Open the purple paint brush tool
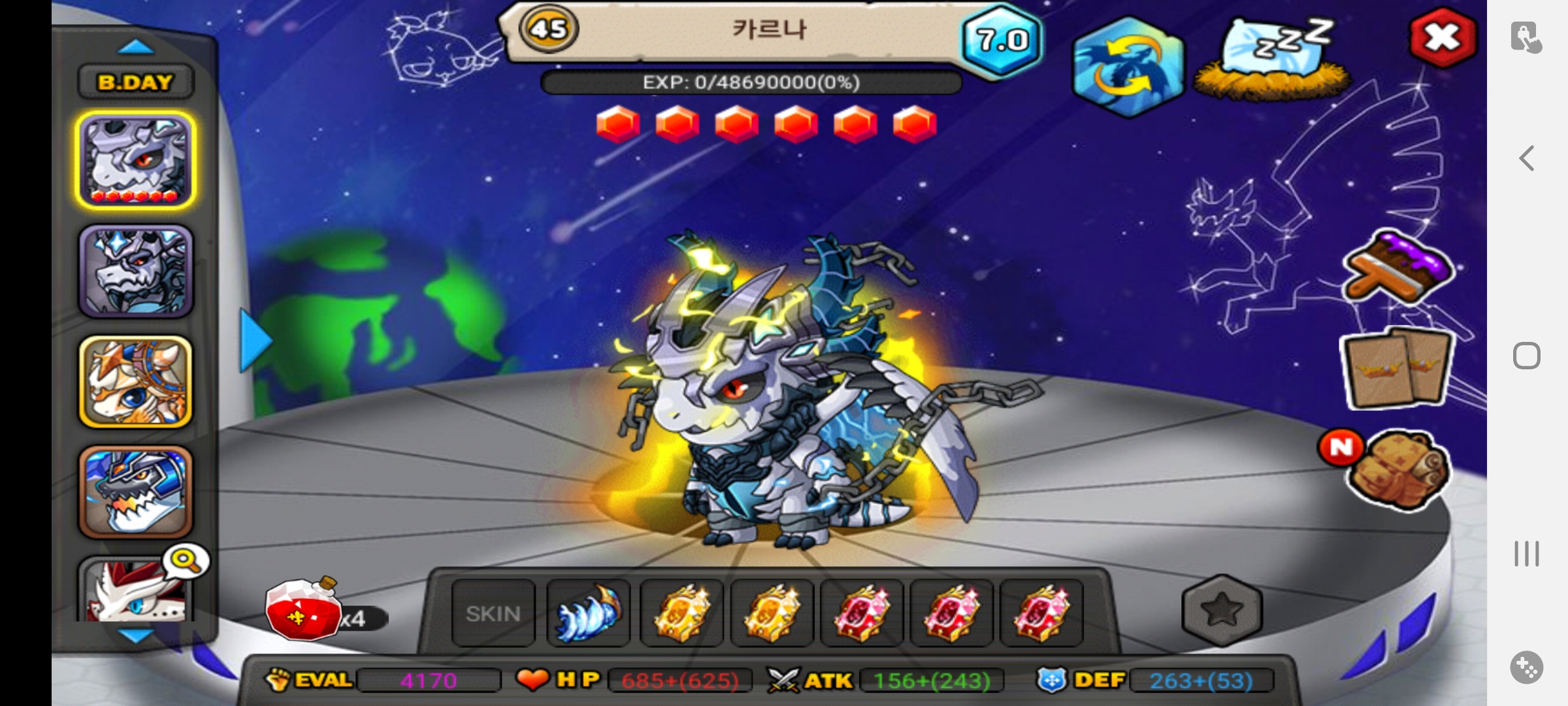 click(x=1398, y=268)
